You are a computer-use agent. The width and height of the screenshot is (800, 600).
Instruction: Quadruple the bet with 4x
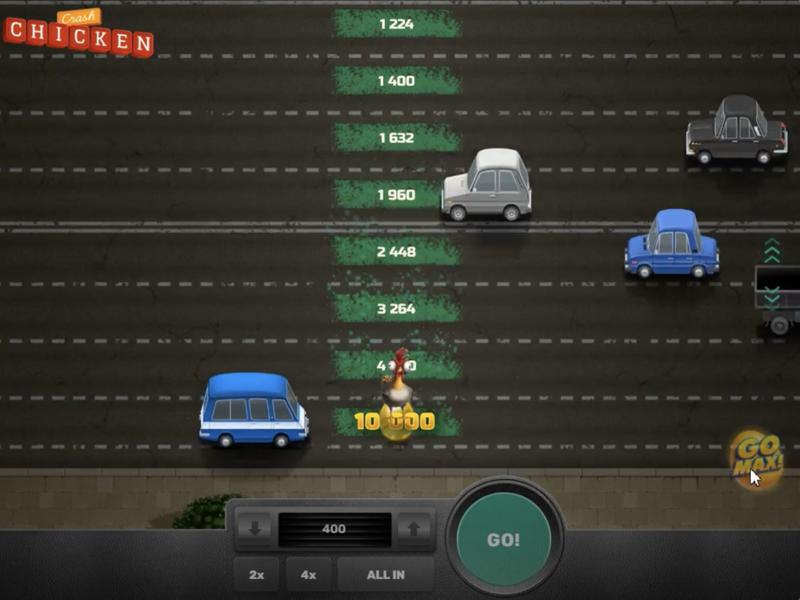click(308, 575)
